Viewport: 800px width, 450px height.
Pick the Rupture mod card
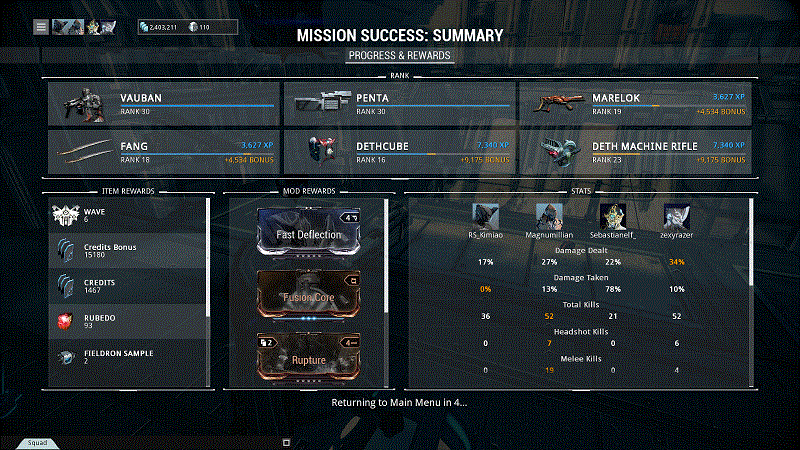(x=309, y=358)
